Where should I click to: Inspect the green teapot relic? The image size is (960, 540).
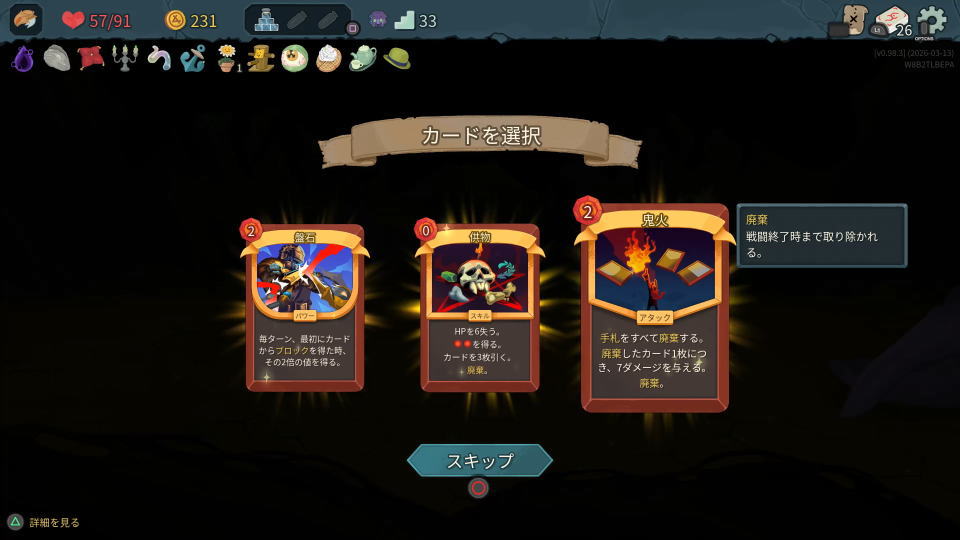click(x=362, y=58)
